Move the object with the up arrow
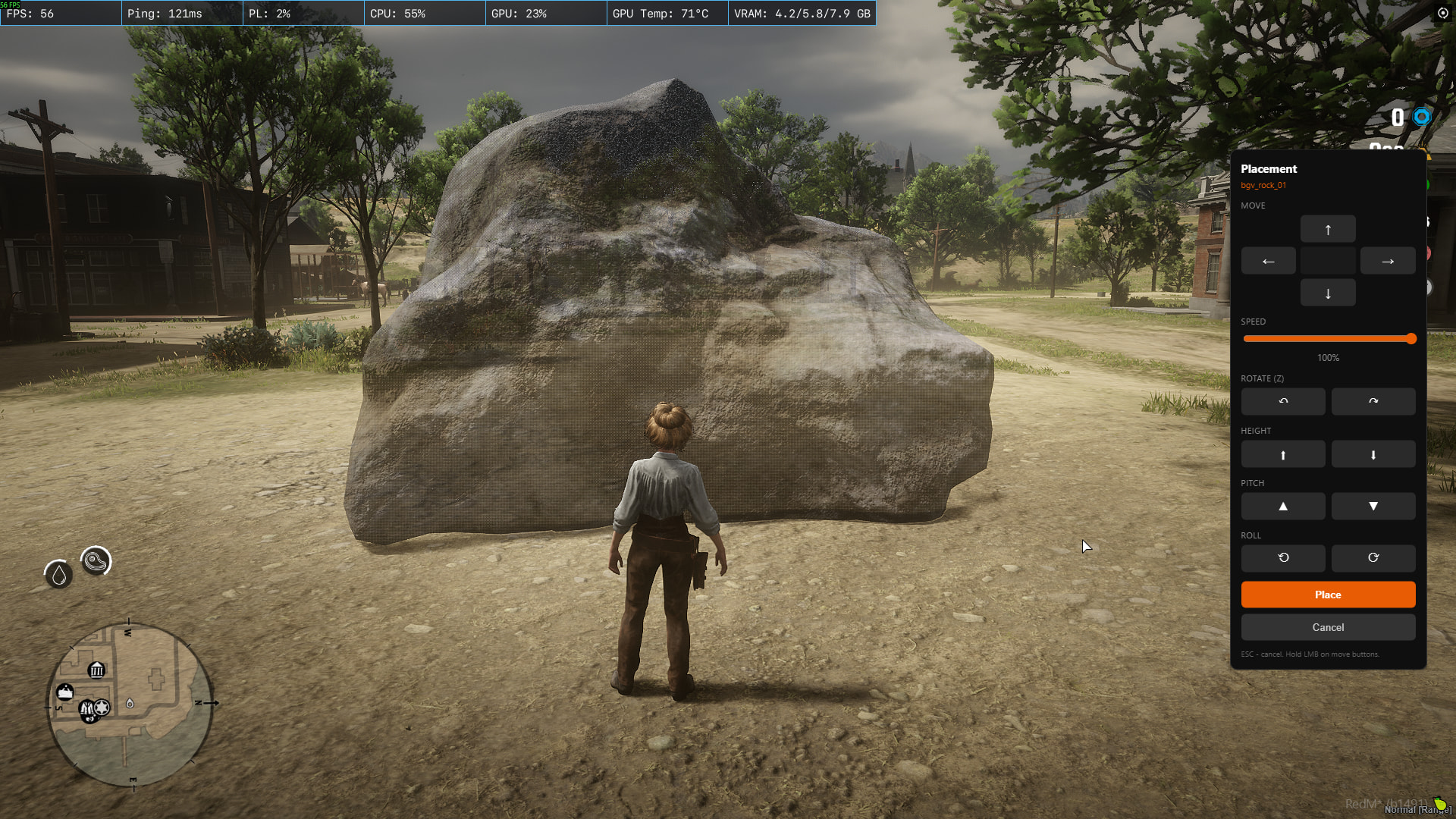1456x819 pixels. (x=1328, y=229)
